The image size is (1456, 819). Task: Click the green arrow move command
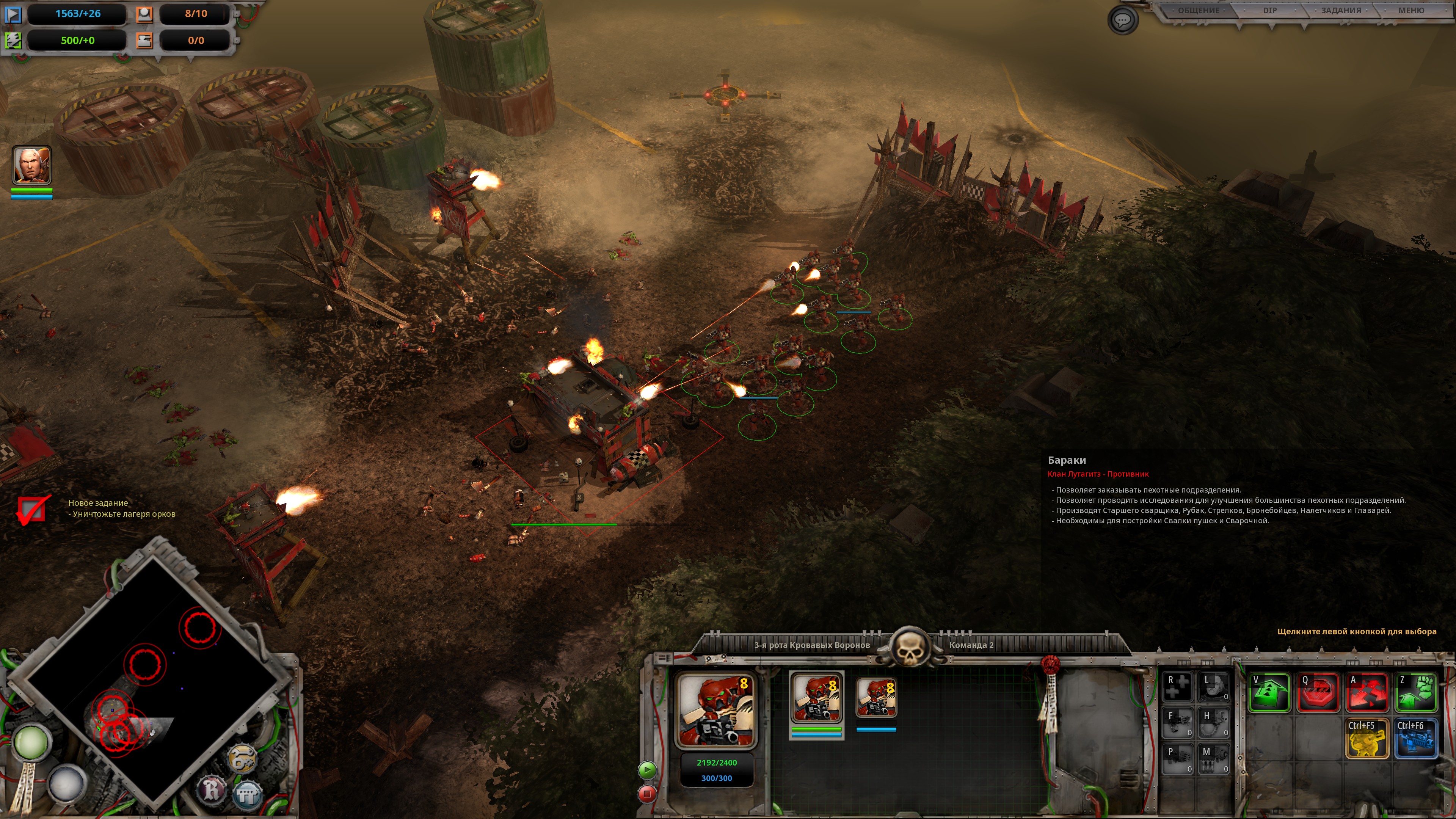(1269, 692)
